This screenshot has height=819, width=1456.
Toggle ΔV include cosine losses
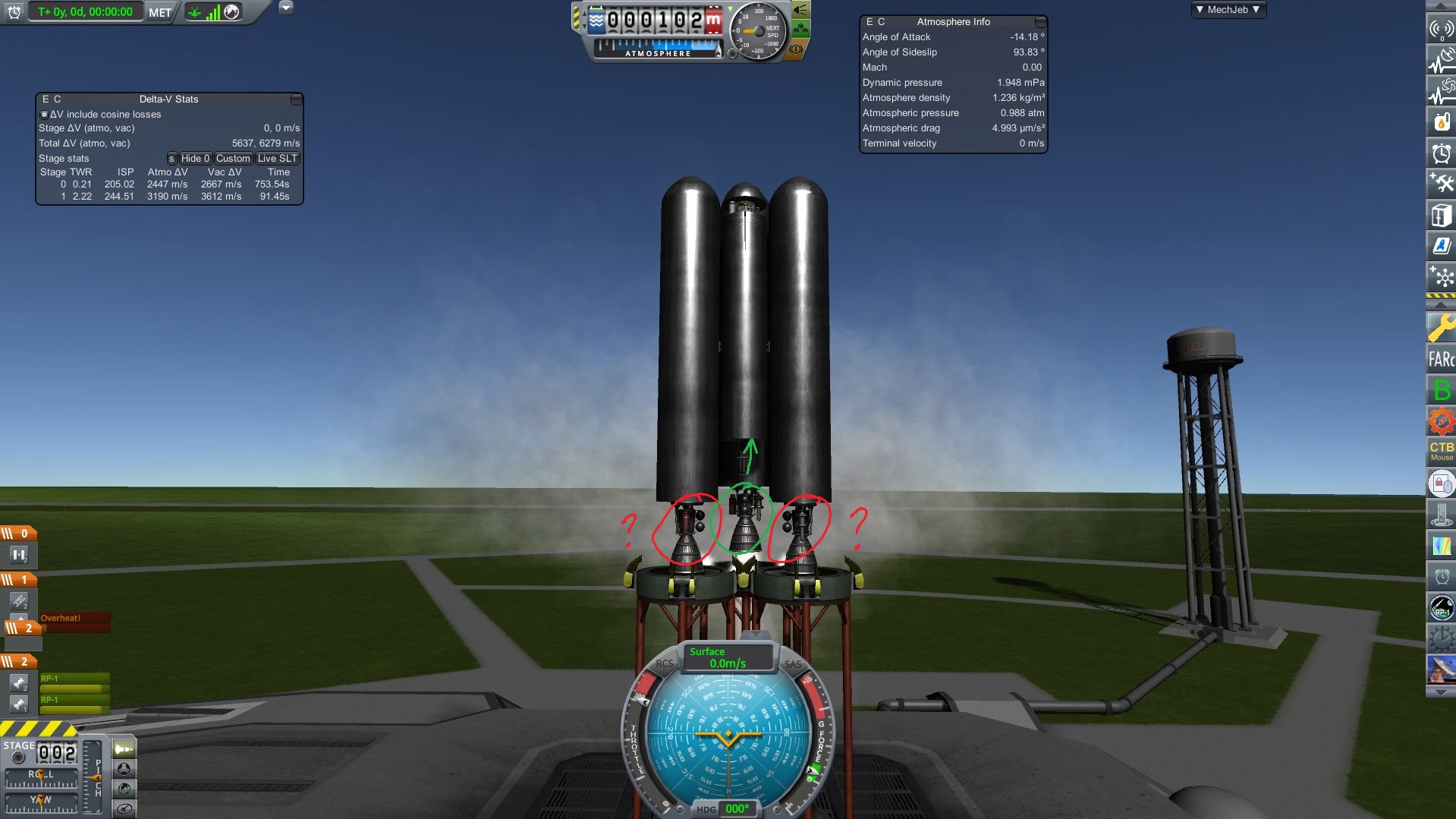[x=44, y=114]
